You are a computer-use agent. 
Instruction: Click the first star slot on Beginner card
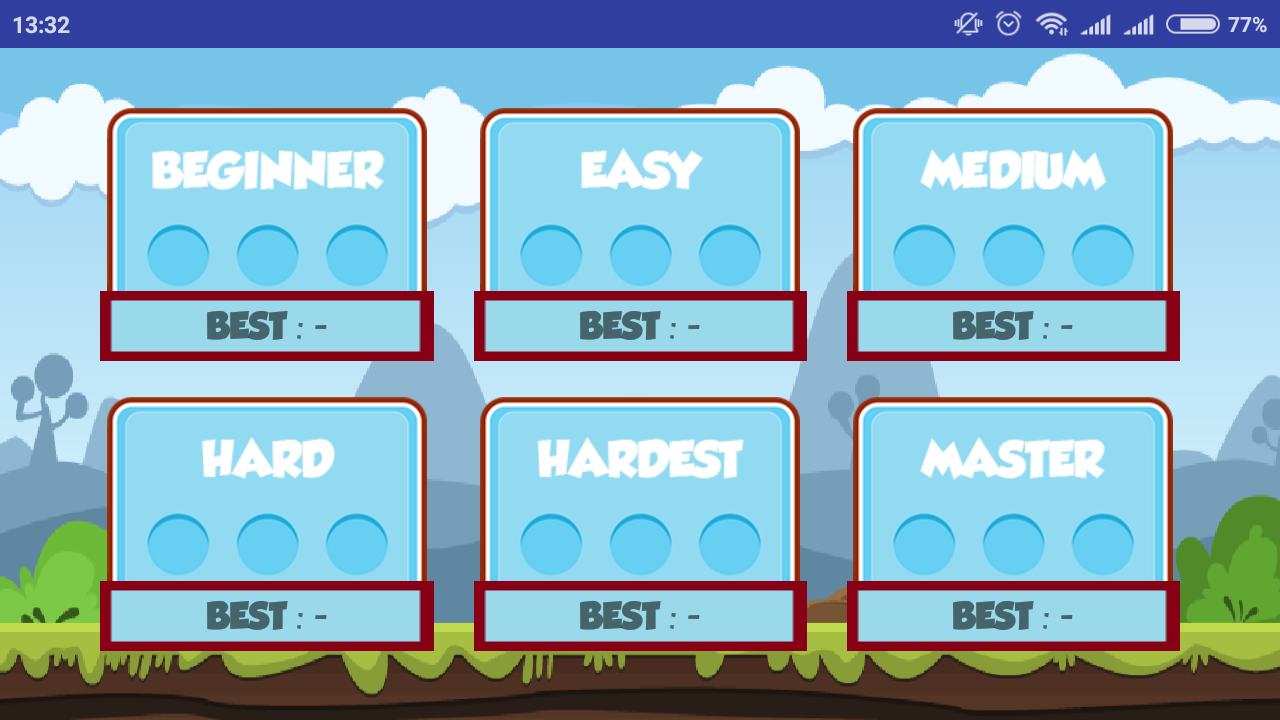pyautogui.click(x=177, y=253)
